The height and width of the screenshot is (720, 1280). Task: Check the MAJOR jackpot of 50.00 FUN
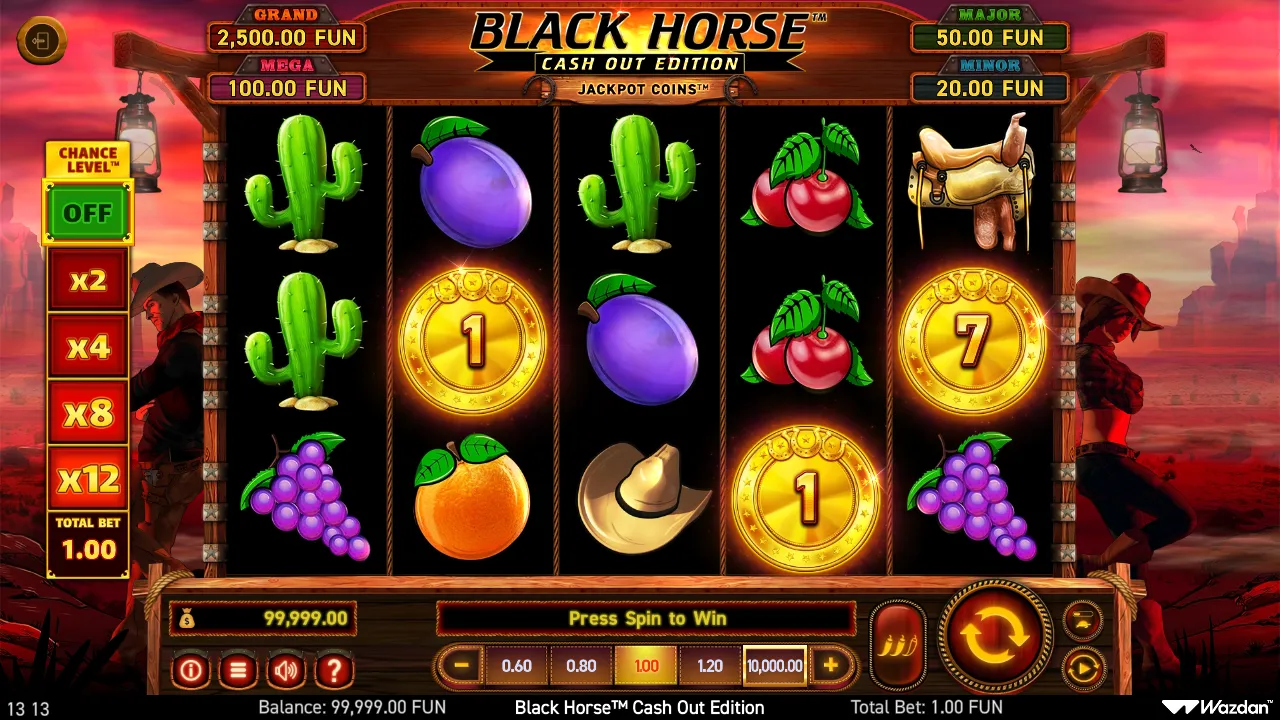(x=989, y=38)
